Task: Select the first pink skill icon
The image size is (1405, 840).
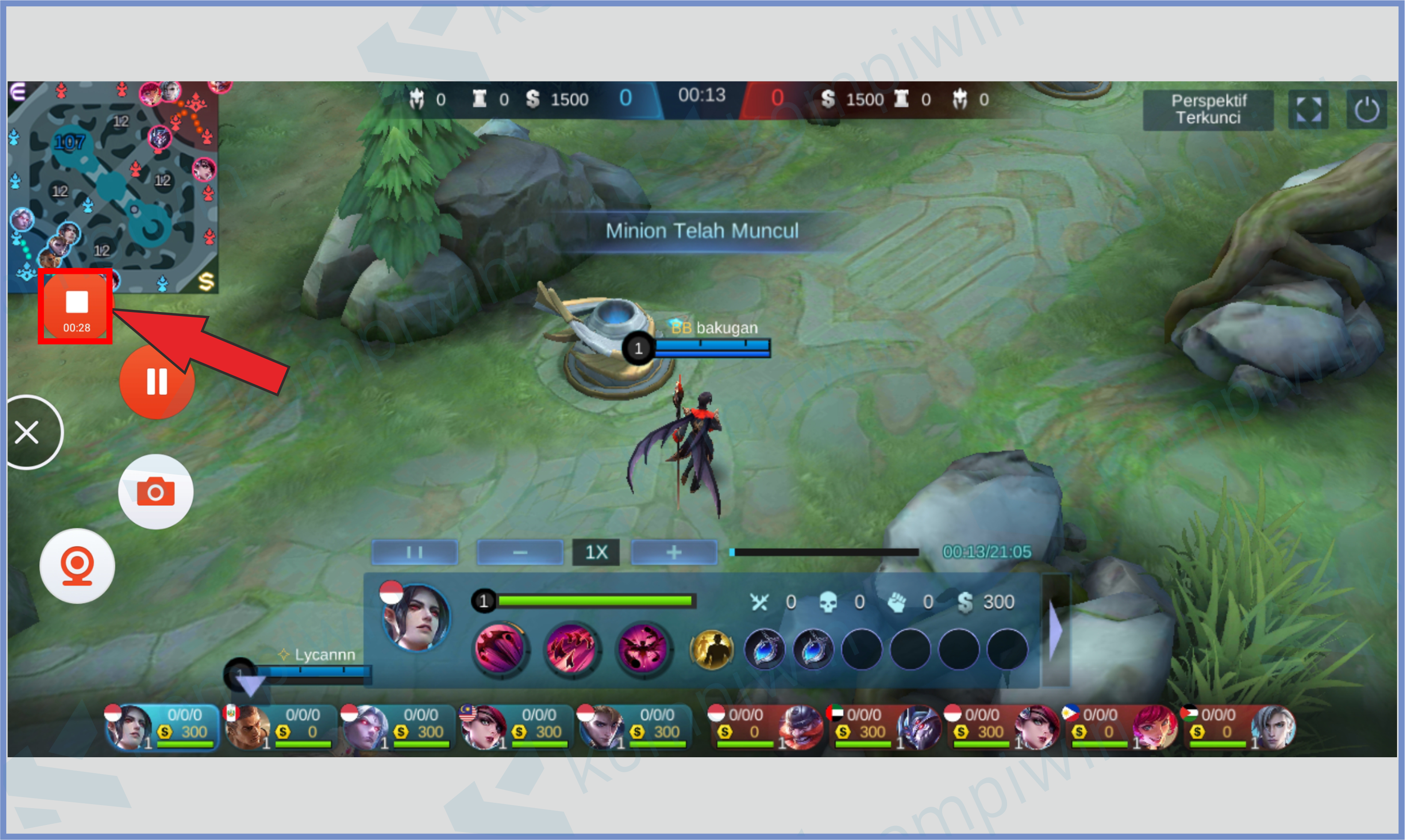Action: pos(500,648)
